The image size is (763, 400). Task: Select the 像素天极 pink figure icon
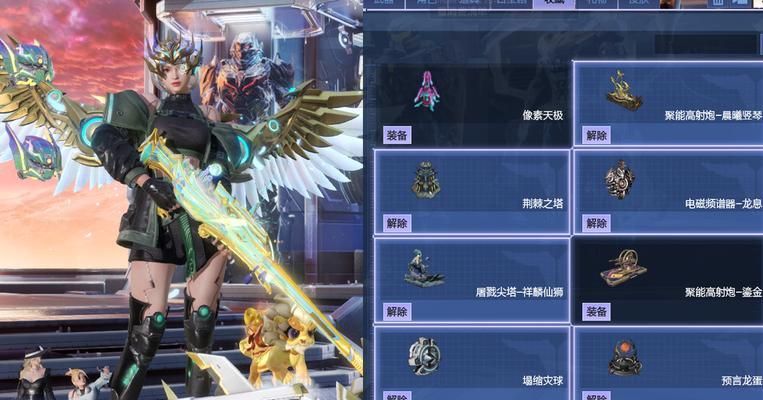click(x=426, y=90)
